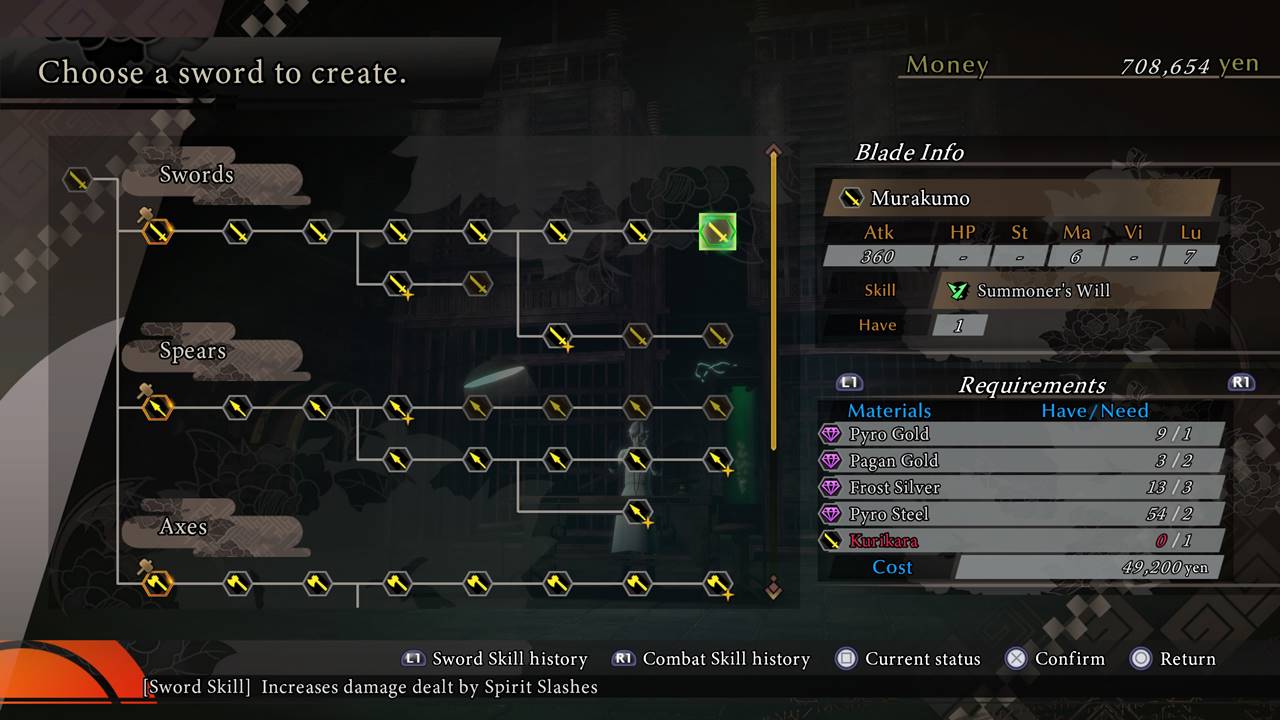This screenshot has width=1280, height=720.
Task: Select the Pyro Steel material row
Action: [1020, 514]
